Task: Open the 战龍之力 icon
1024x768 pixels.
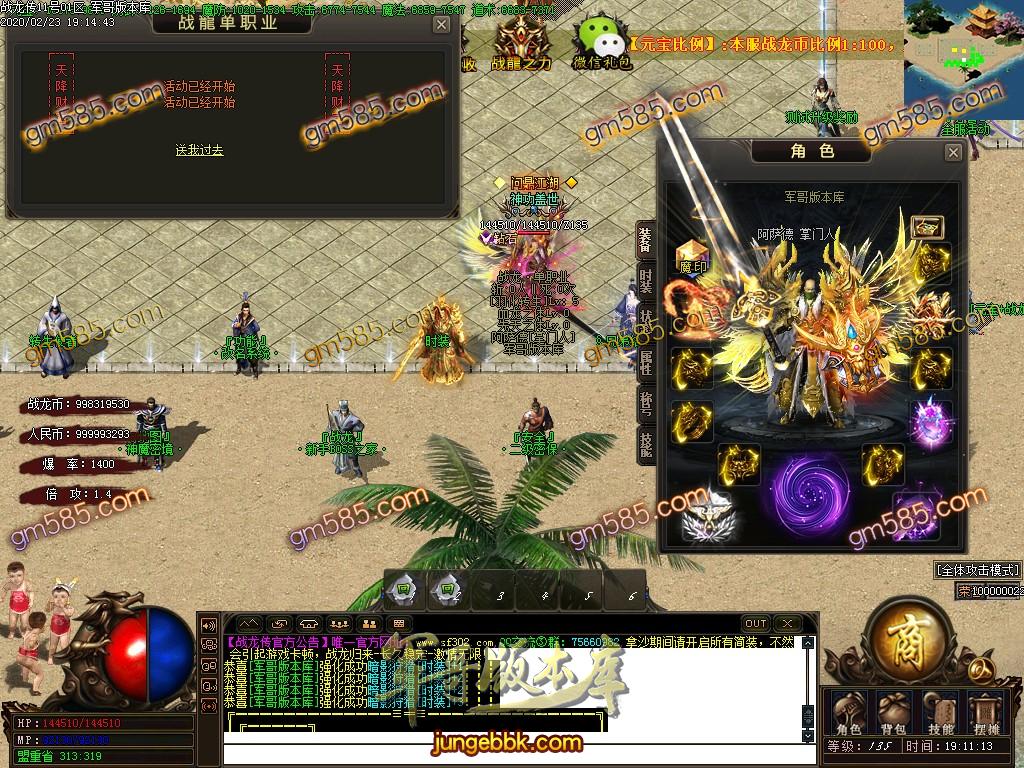Action: pos(520,45)
